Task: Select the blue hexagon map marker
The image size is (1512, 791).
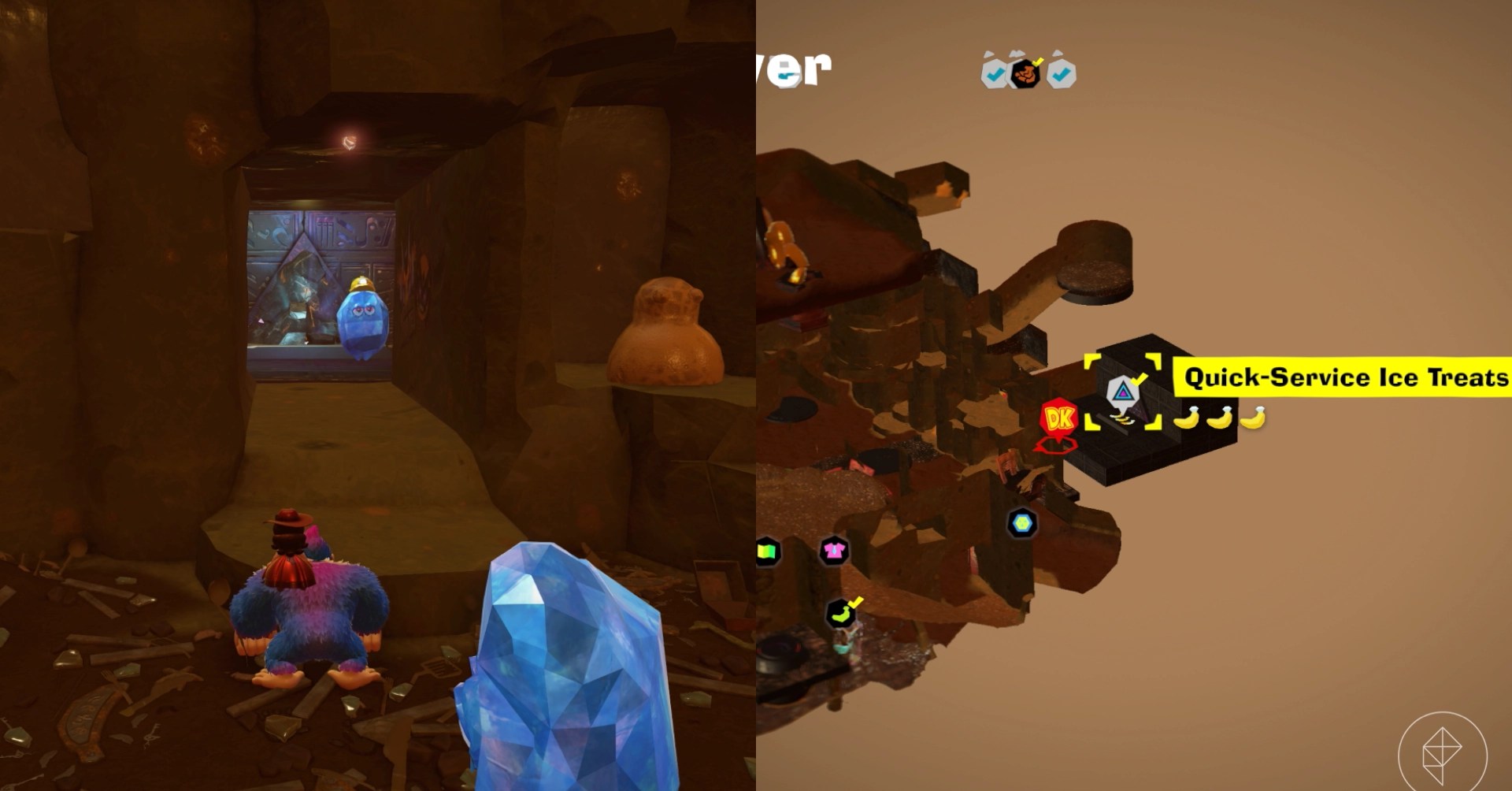Action: (1022, 523)
